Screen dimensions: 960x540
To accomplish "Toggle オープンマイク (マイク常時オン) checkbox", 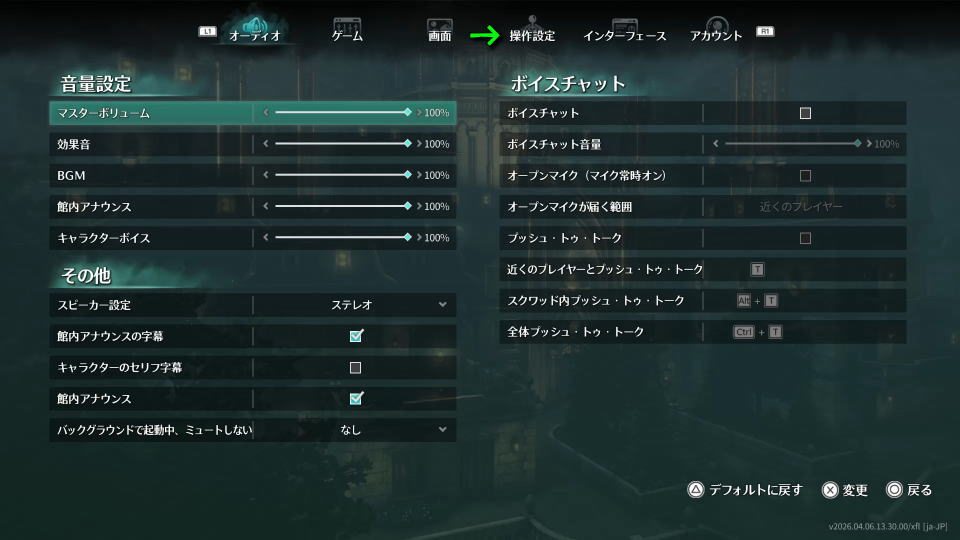I will [805, 175].
